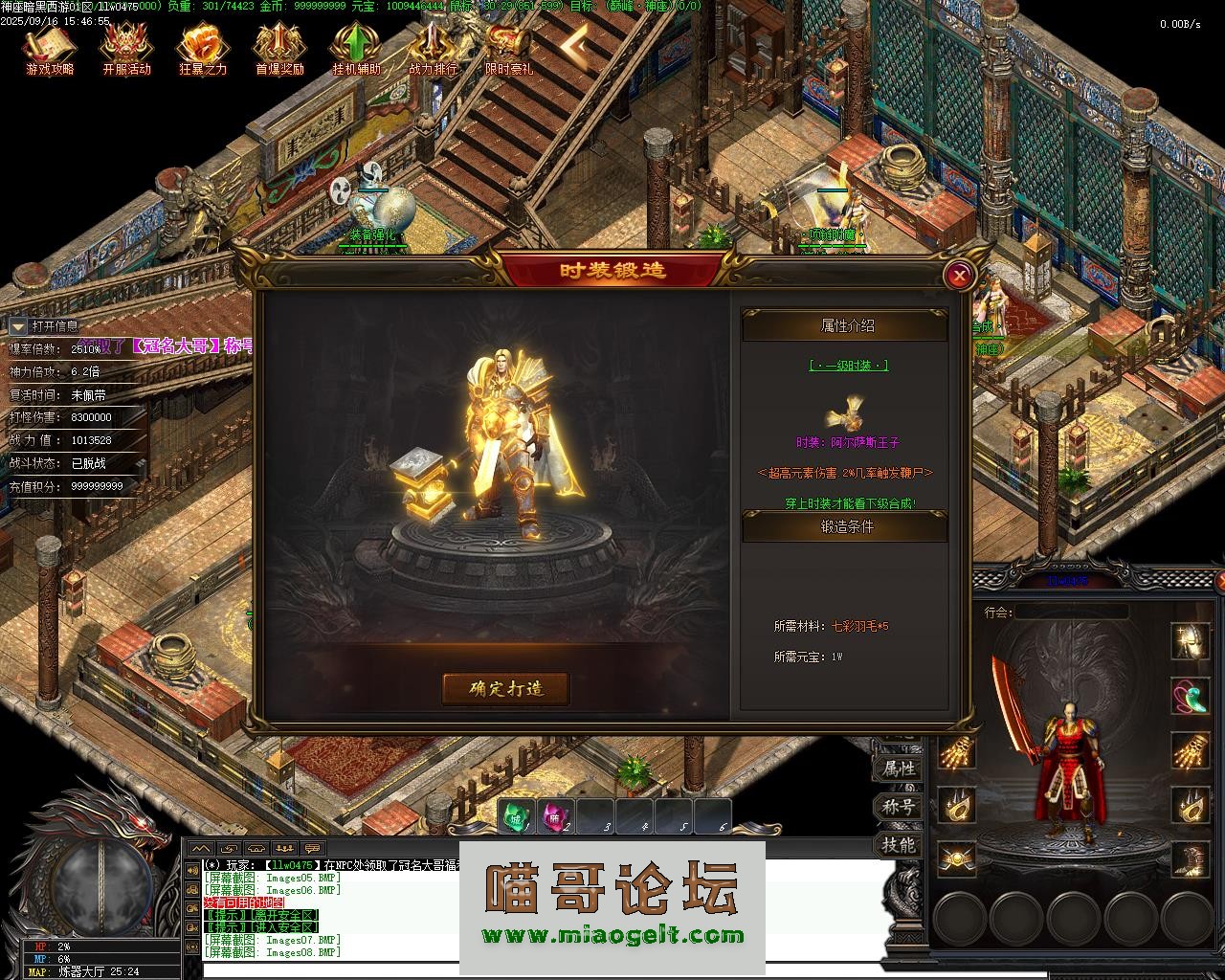This screenshot has height=980, width=1225.
Task: Switch to the 称号 titles tab
Action: (x=899, y=807)
